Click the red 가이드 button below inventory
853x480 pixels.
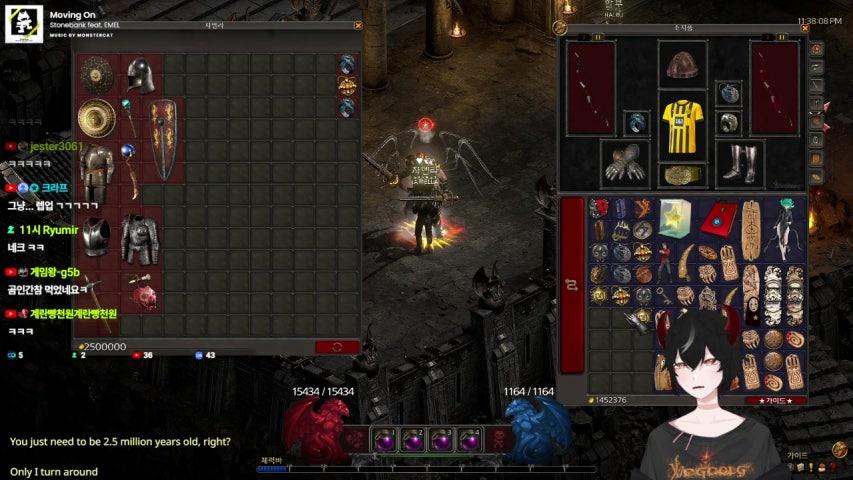[775, 400]
